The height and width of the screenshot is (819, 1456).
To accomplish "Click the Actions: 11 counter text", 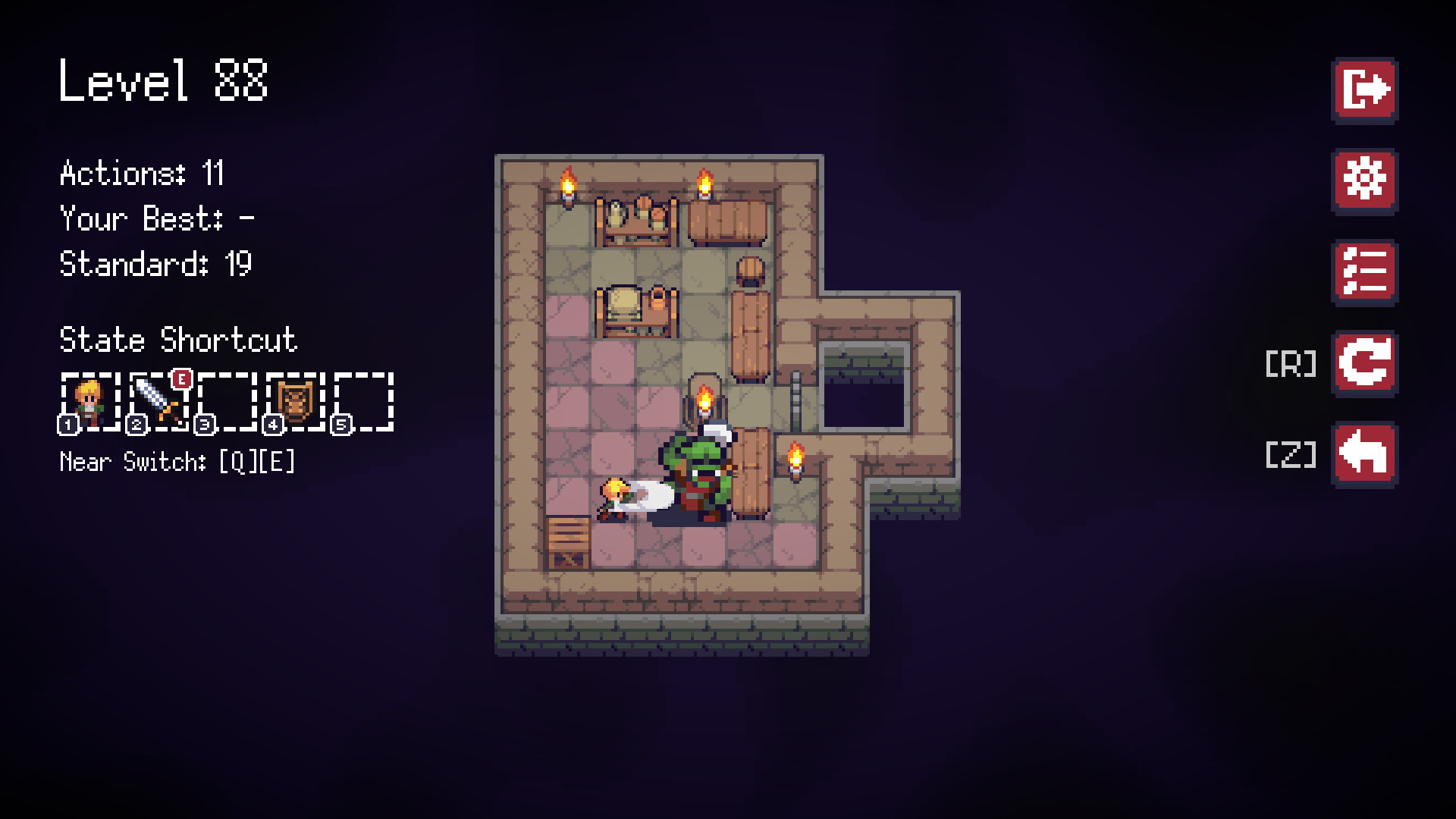I will point(141,173).
